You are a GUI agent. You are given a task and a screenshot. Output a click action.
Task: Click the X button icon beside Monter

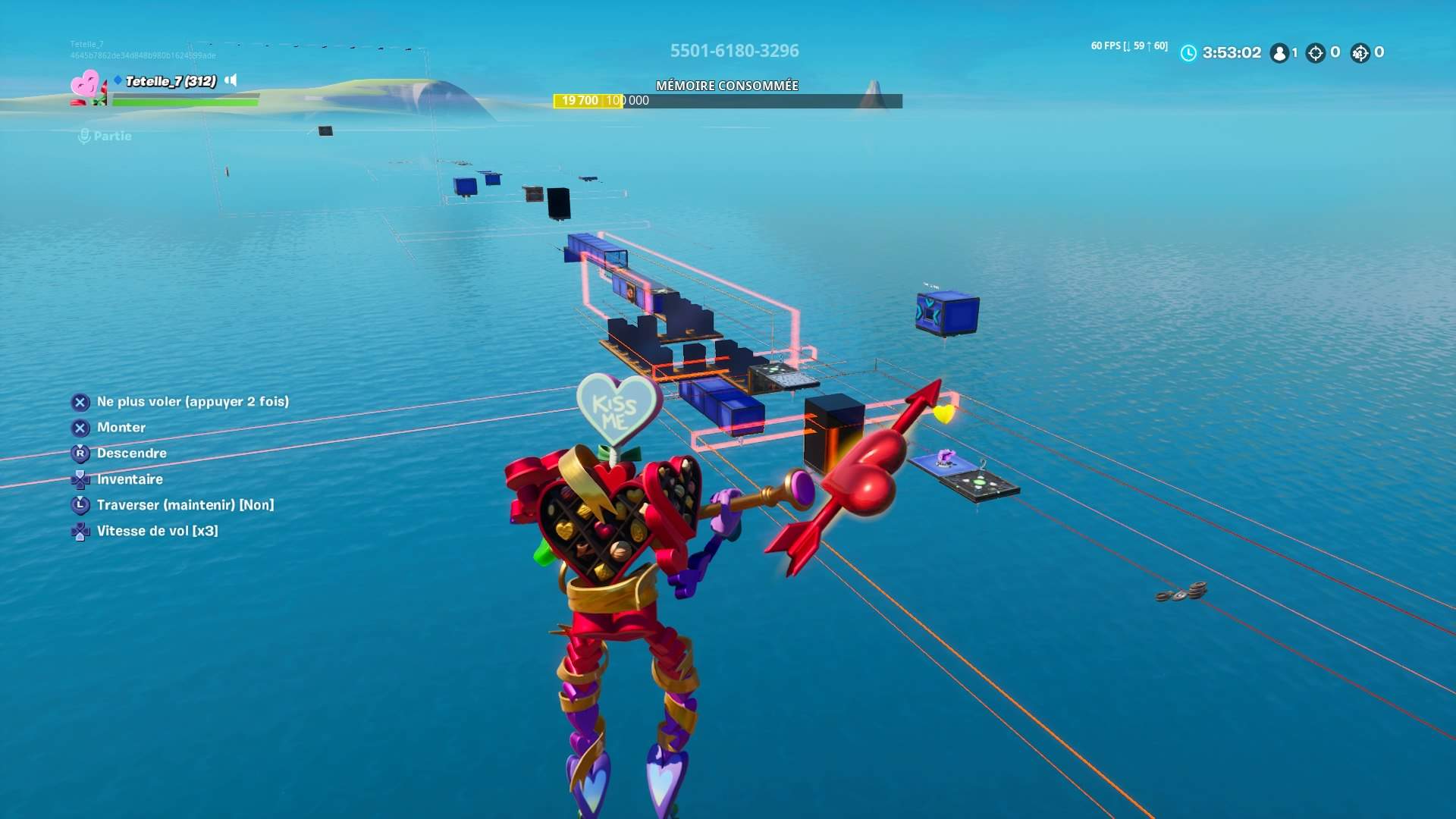[x=80, y=427]
